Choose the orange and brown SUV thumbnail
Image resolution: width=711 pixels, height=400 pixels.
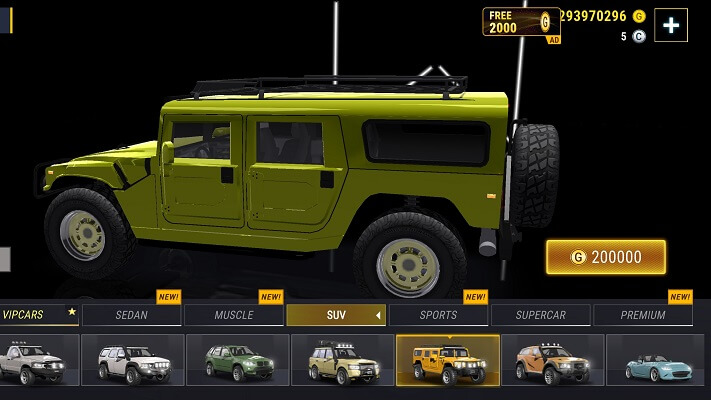(552, 361)
